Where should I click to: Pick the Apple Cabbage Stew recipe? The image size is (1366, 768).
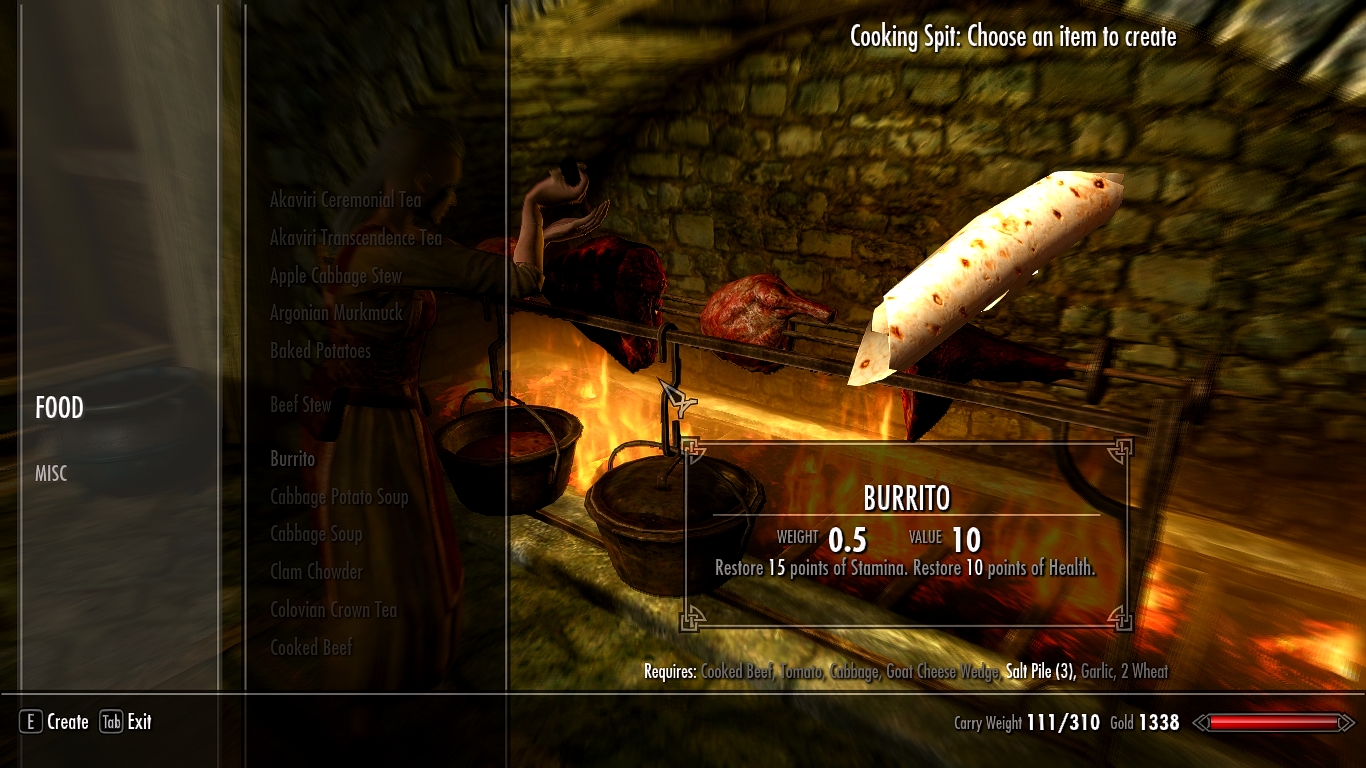(x=335, y=276)
